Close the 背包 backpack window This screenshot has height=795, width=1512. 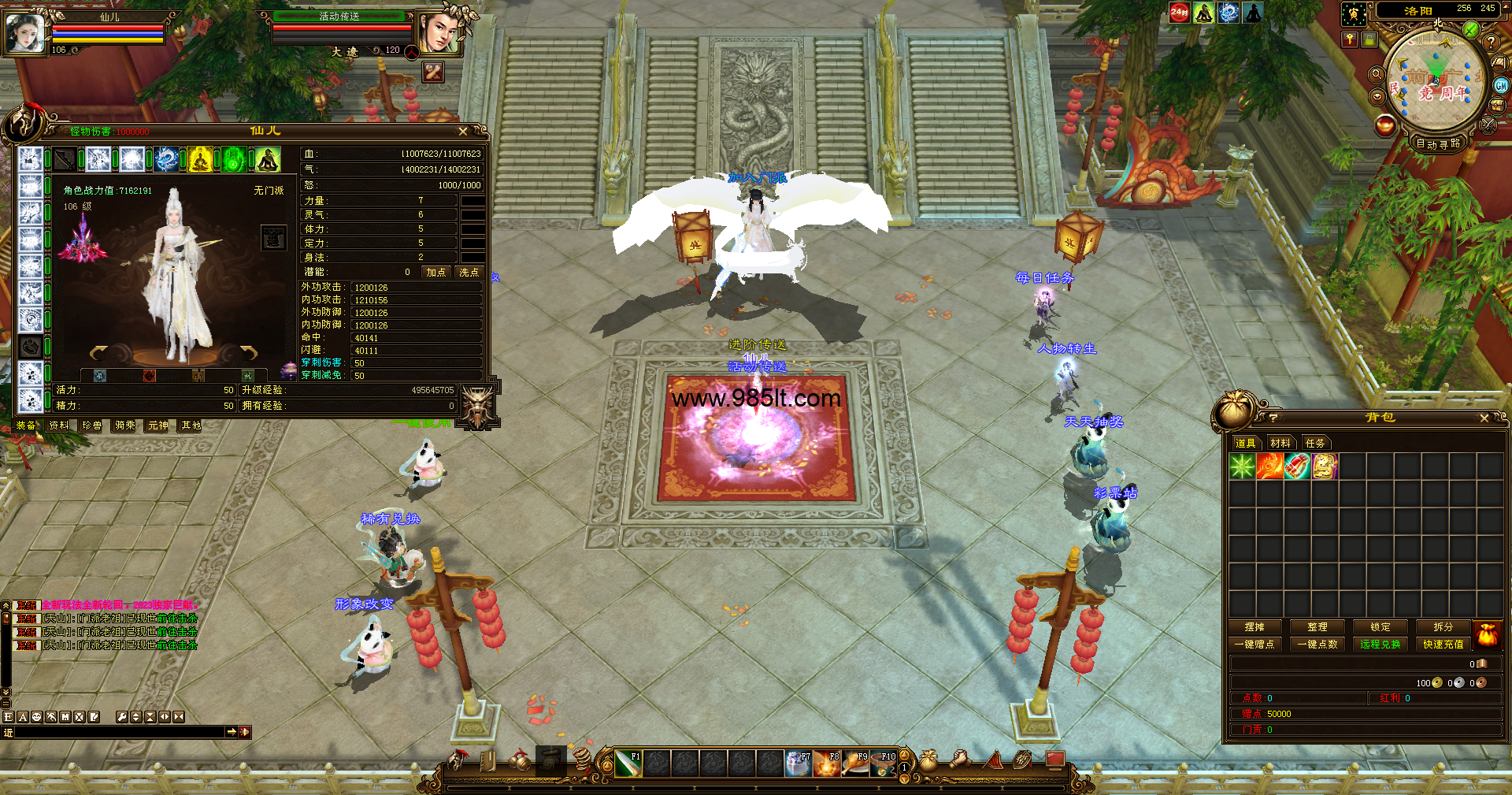(1484, 418)
